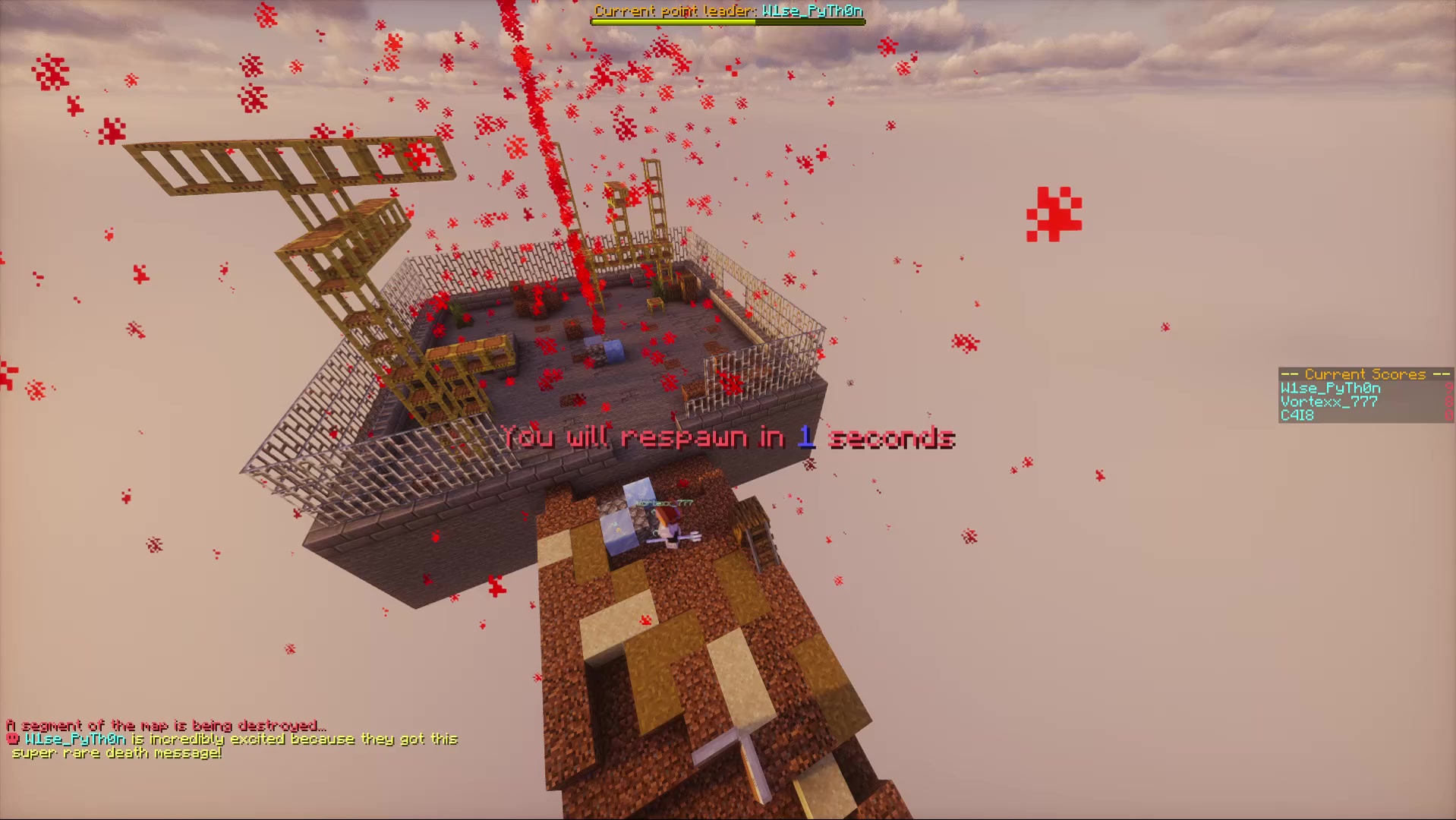Click the skull icon beside the death message
The height and width of the screenshot is (820, 1456).
click(x=11, y=740)
